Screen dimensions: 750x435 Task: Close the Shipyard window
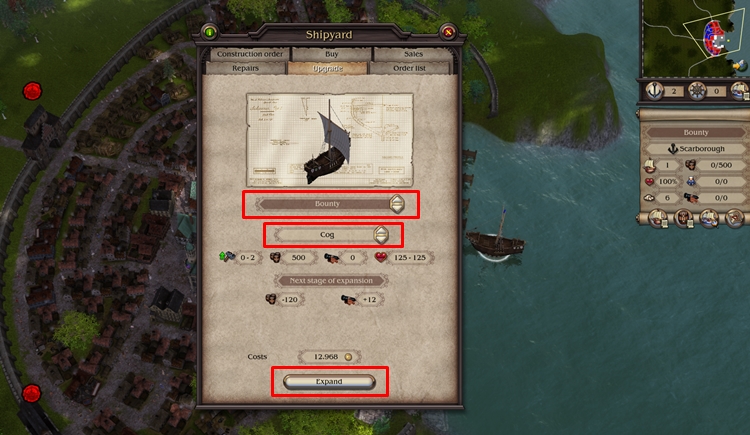(x=447, y=31)
